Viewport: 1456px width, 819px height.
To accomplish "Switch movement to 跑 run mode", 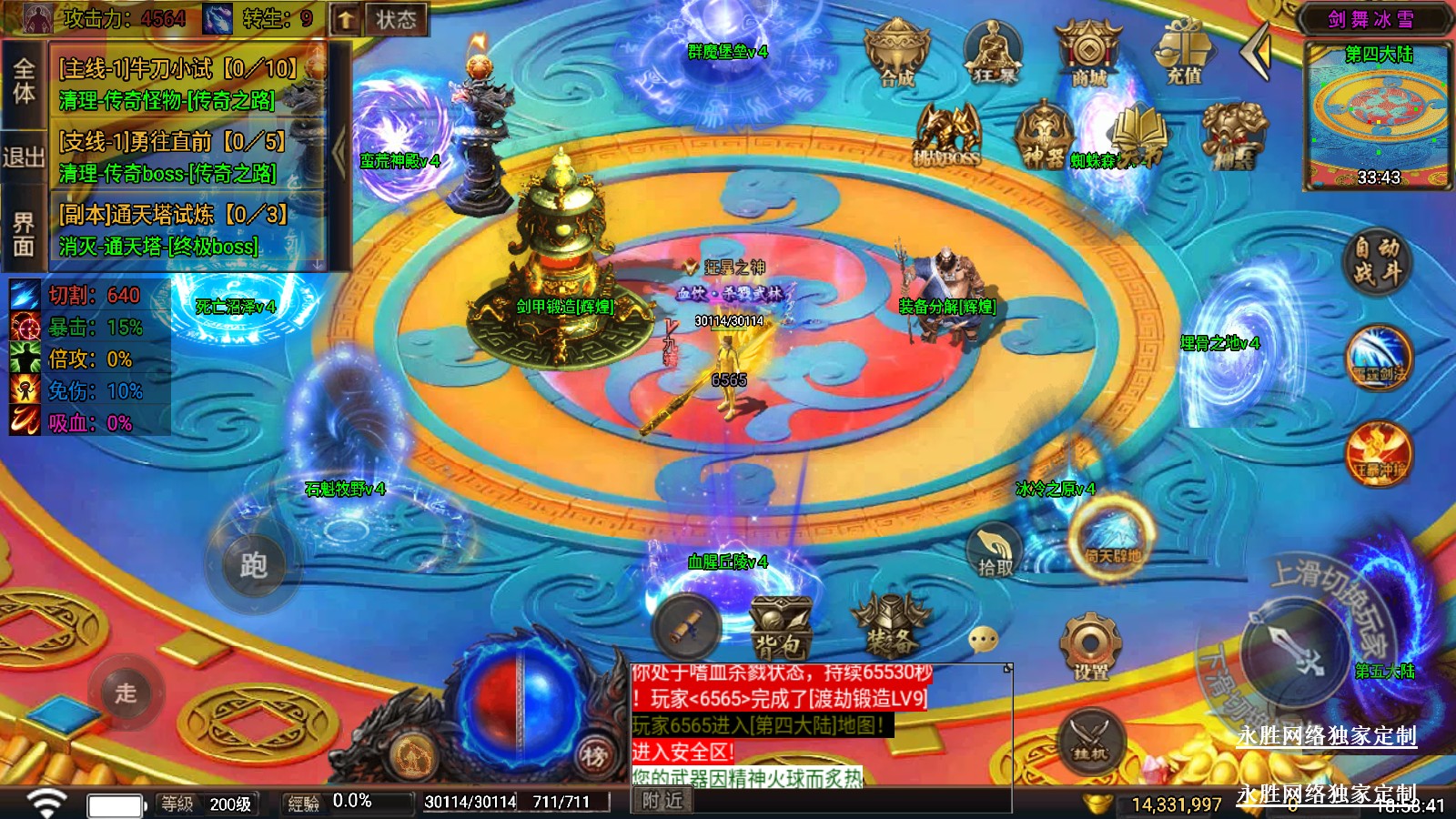I will (x=252, y=565).
